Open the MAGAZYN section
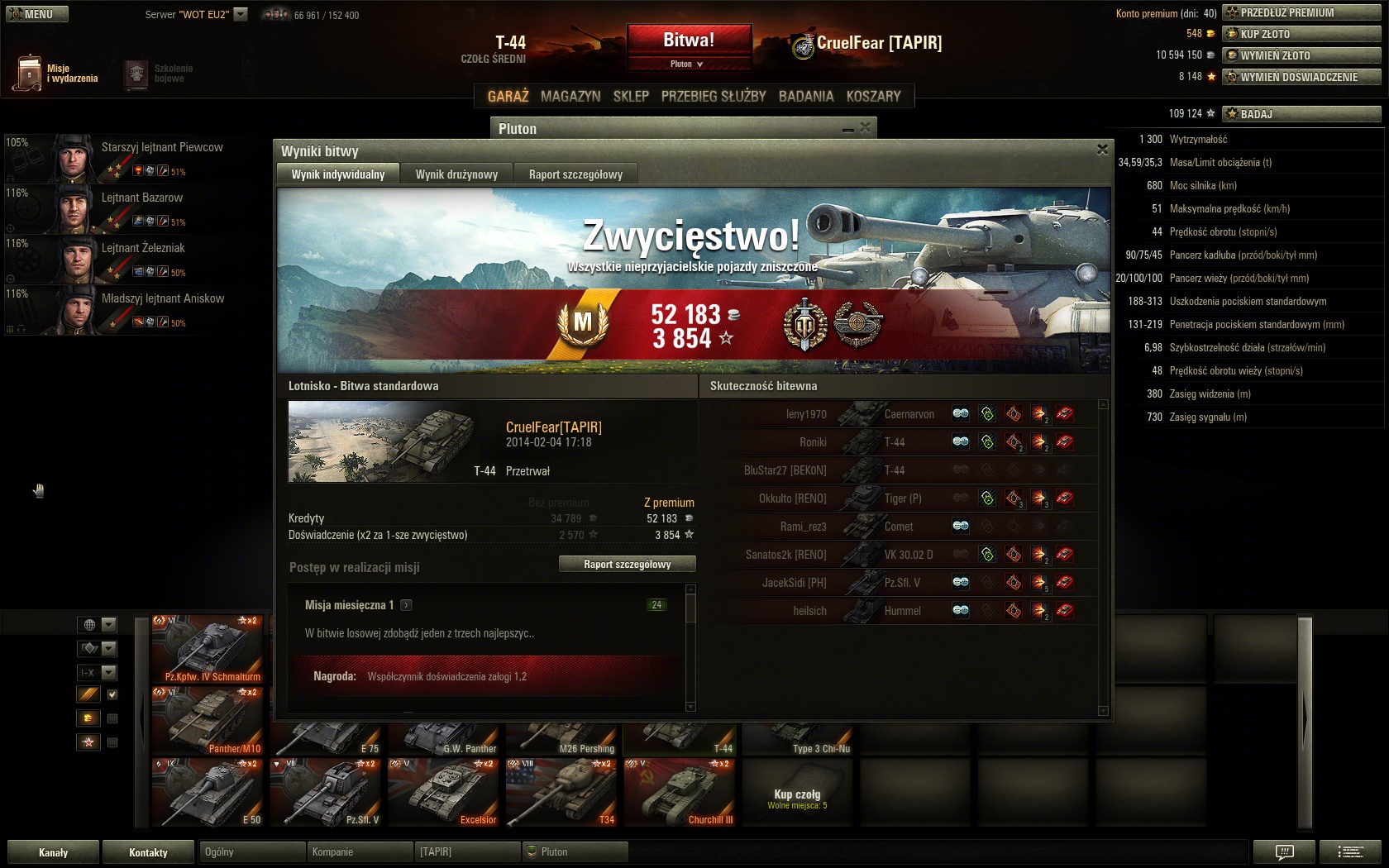The width and height of the screenshot is (1389, 868). [570, 96]
